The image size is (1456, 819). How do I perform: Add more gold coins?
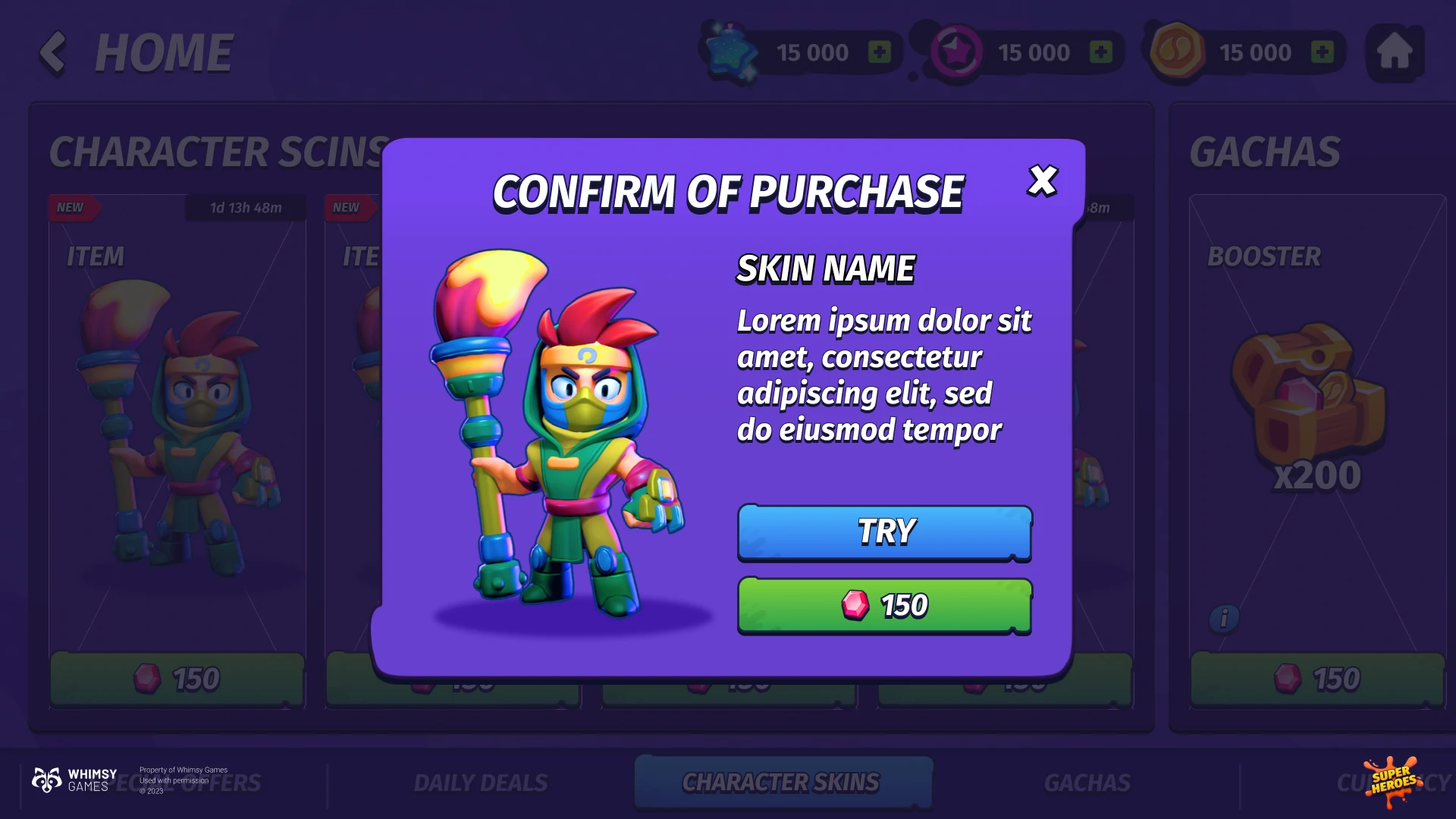point(1322,52)
